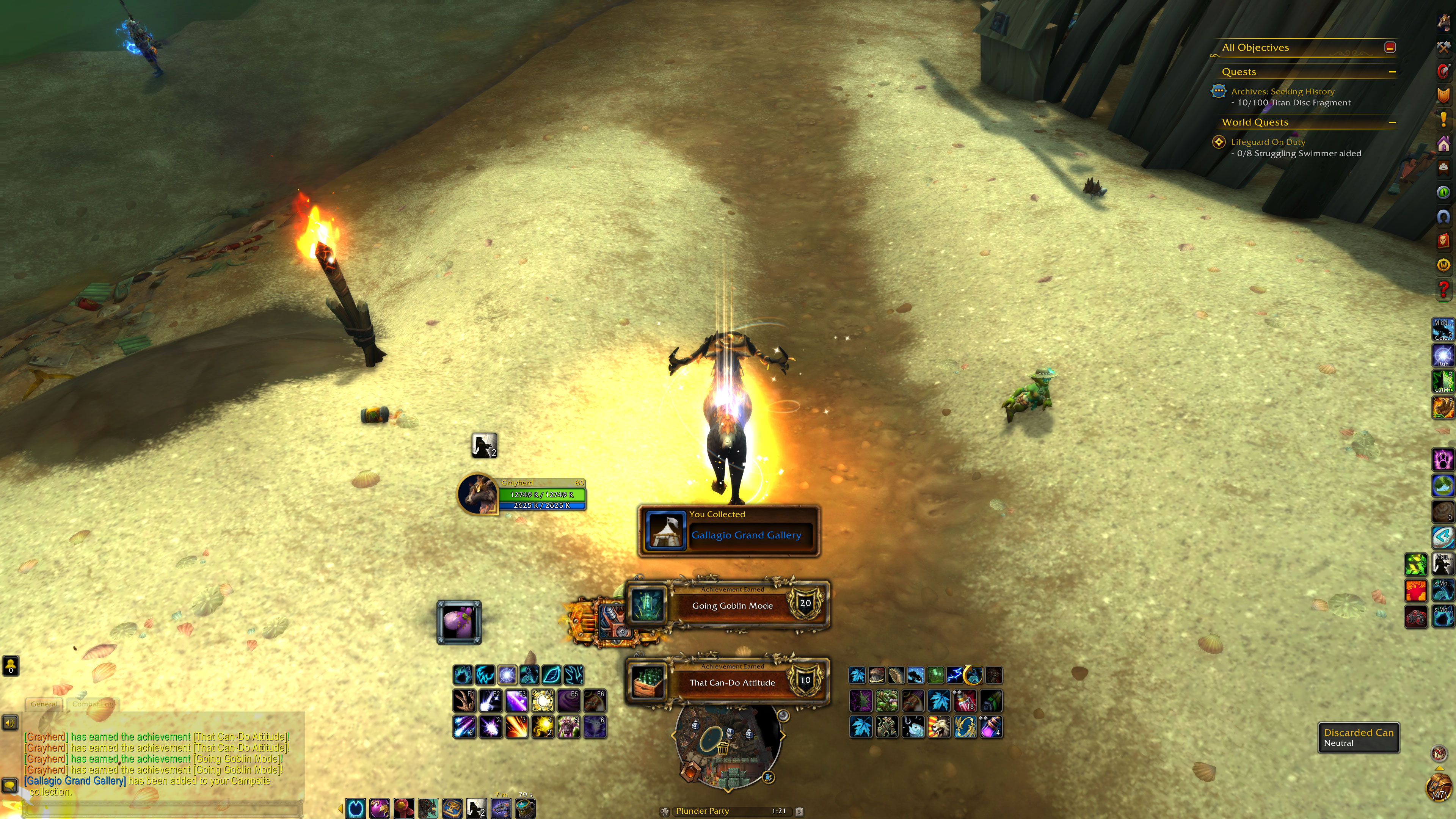Collapse the All Objectives tracker
This screenshot has height=819, width=1456.
tap(1390, 47)
